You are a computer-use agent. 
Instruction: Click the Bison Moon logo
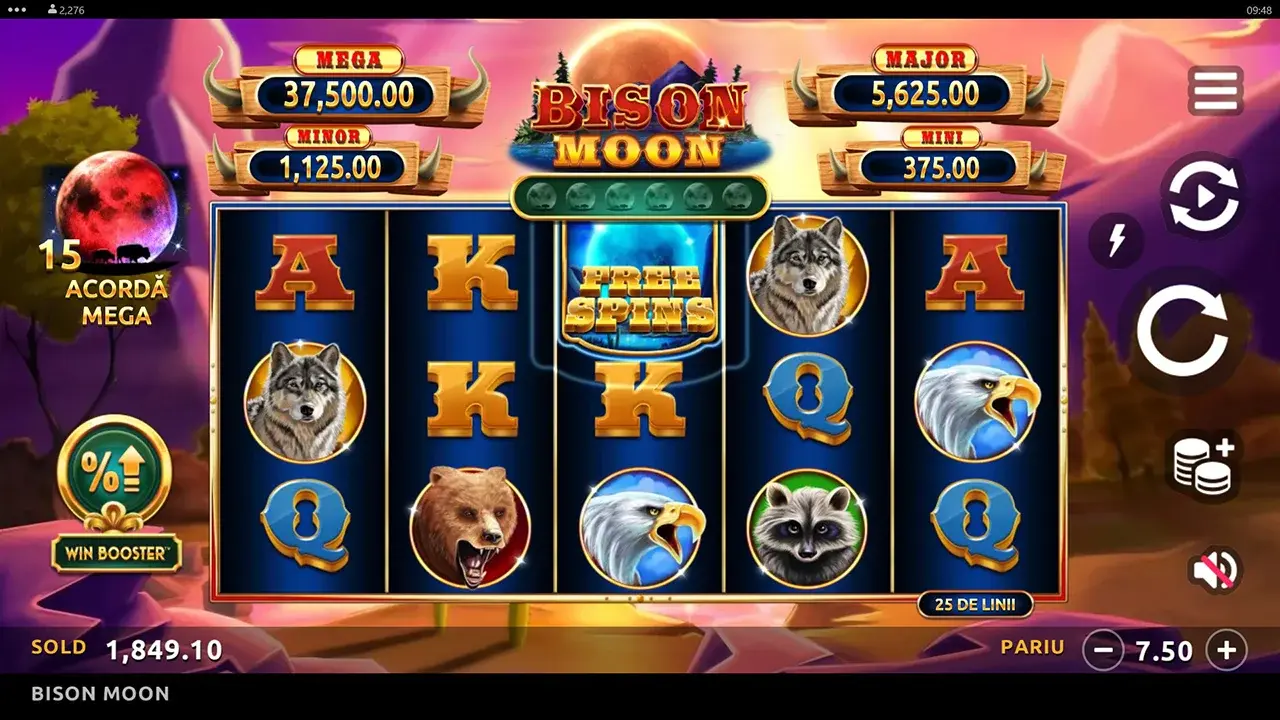coord(640,118)
